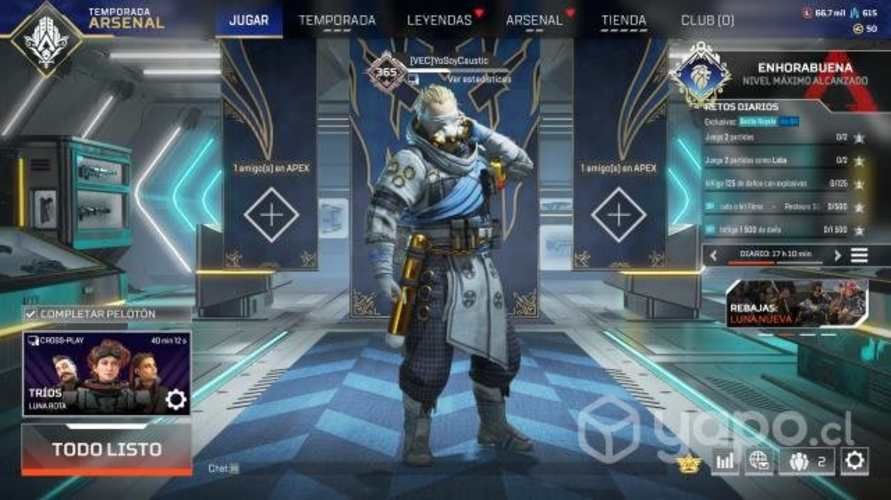Show the previous daily challenges page arrow
This screenshot has height=500, width=891.
714,256
